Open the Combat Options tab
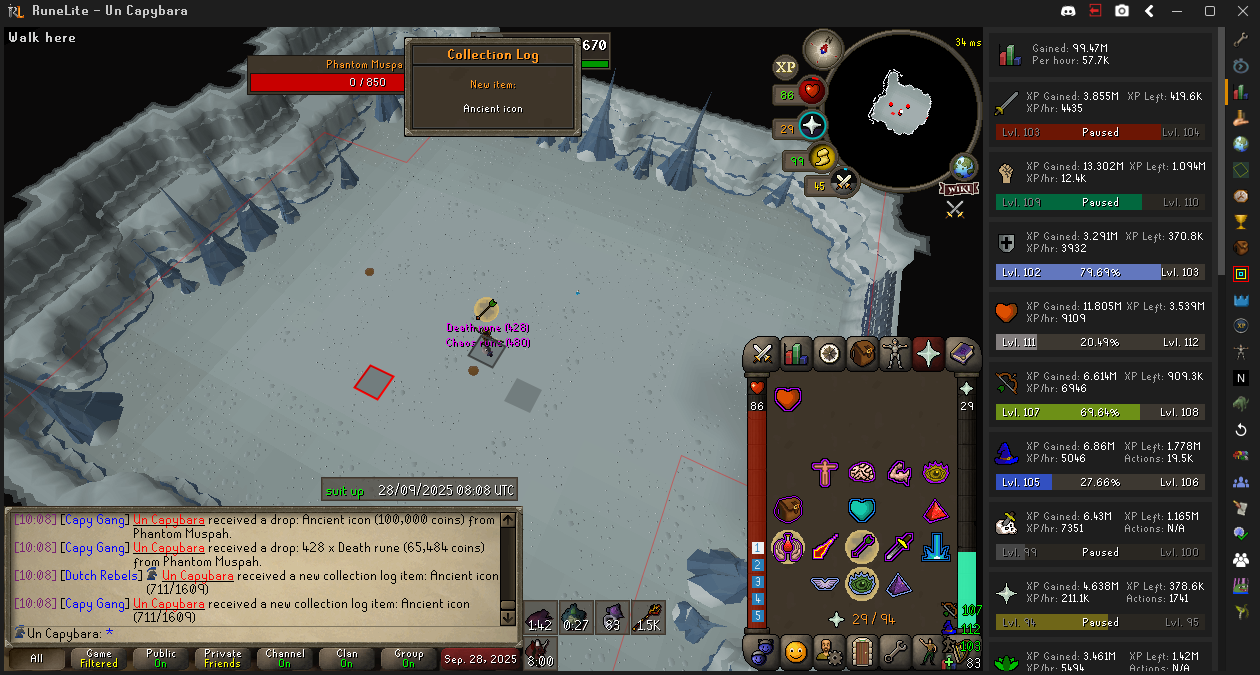The width and height of the screenshot is (1260, 675). (x=763, y=354)
